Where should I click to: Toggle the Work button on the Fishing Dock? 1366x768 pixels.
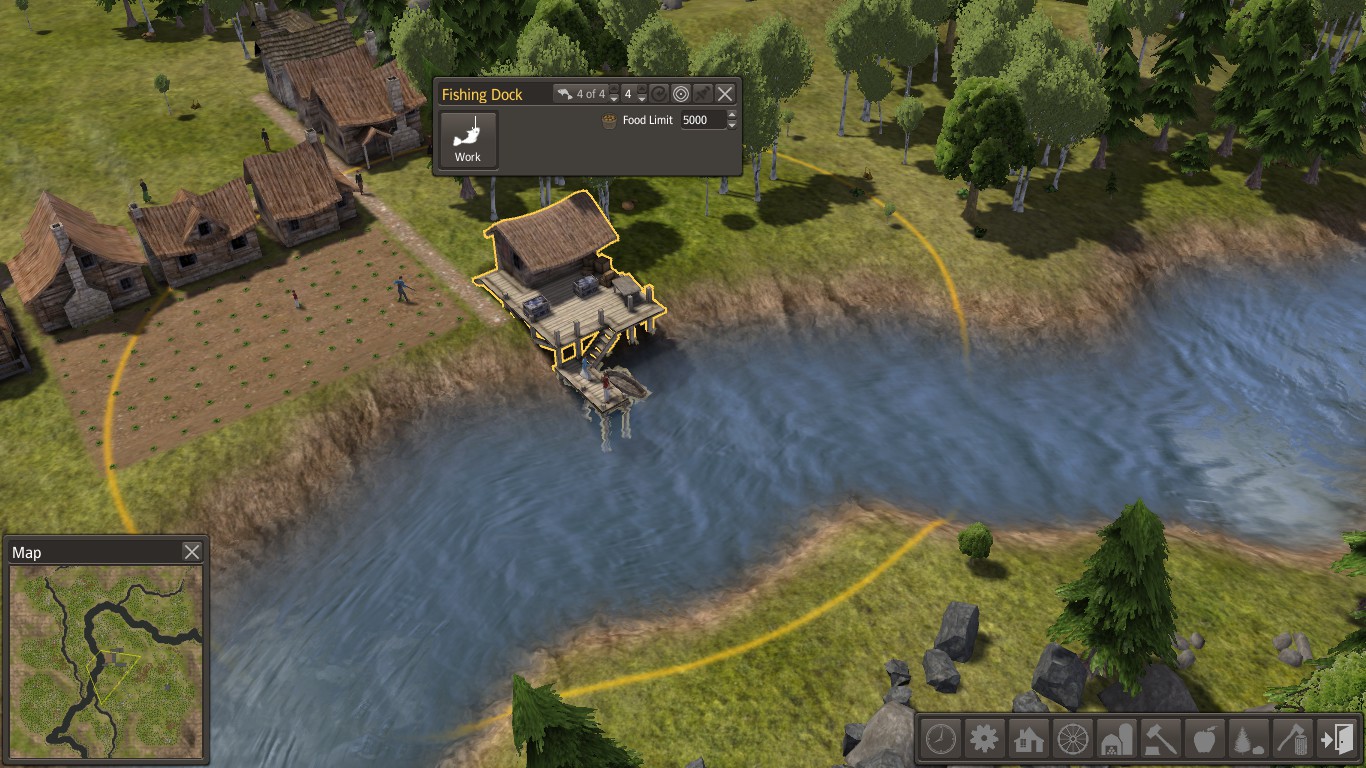pos(468,140)
